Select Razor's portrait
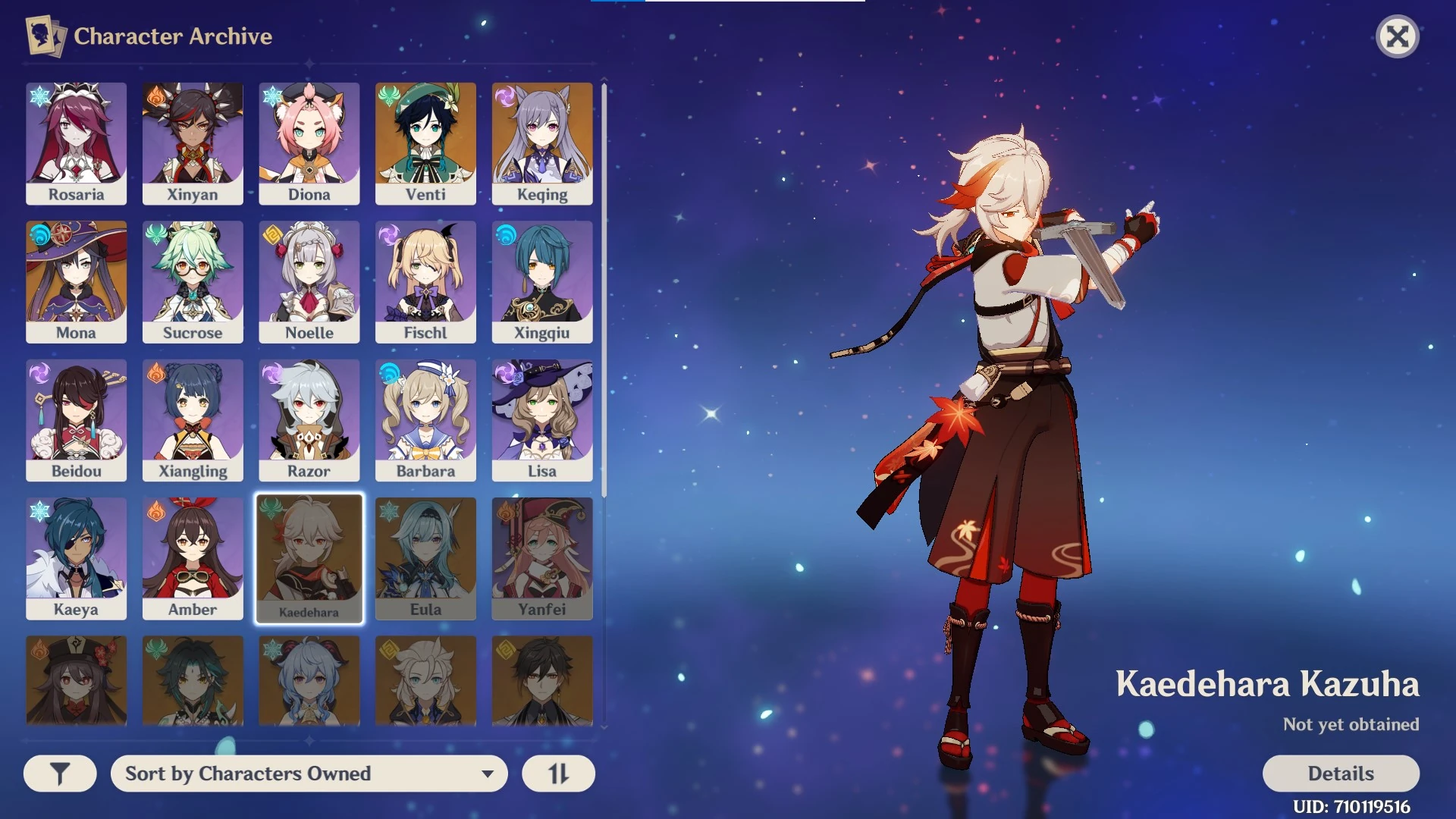 pos(309,419)
